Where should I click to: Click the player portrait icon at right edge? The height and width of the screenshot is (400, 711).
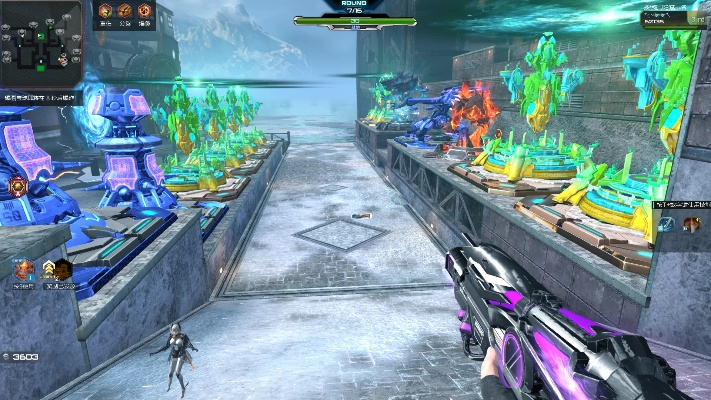691,224
